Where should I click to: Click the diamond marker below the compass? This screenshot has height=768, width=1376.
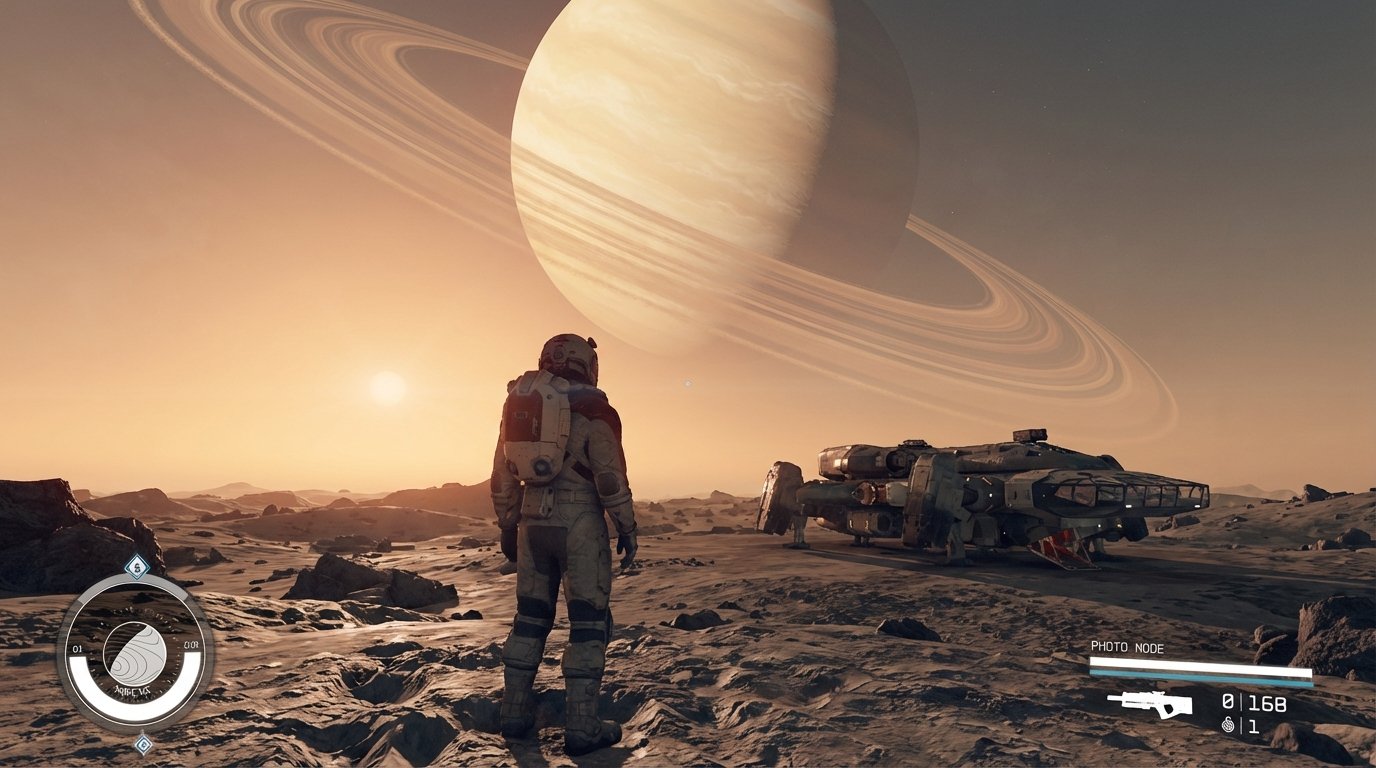point(144,745)
